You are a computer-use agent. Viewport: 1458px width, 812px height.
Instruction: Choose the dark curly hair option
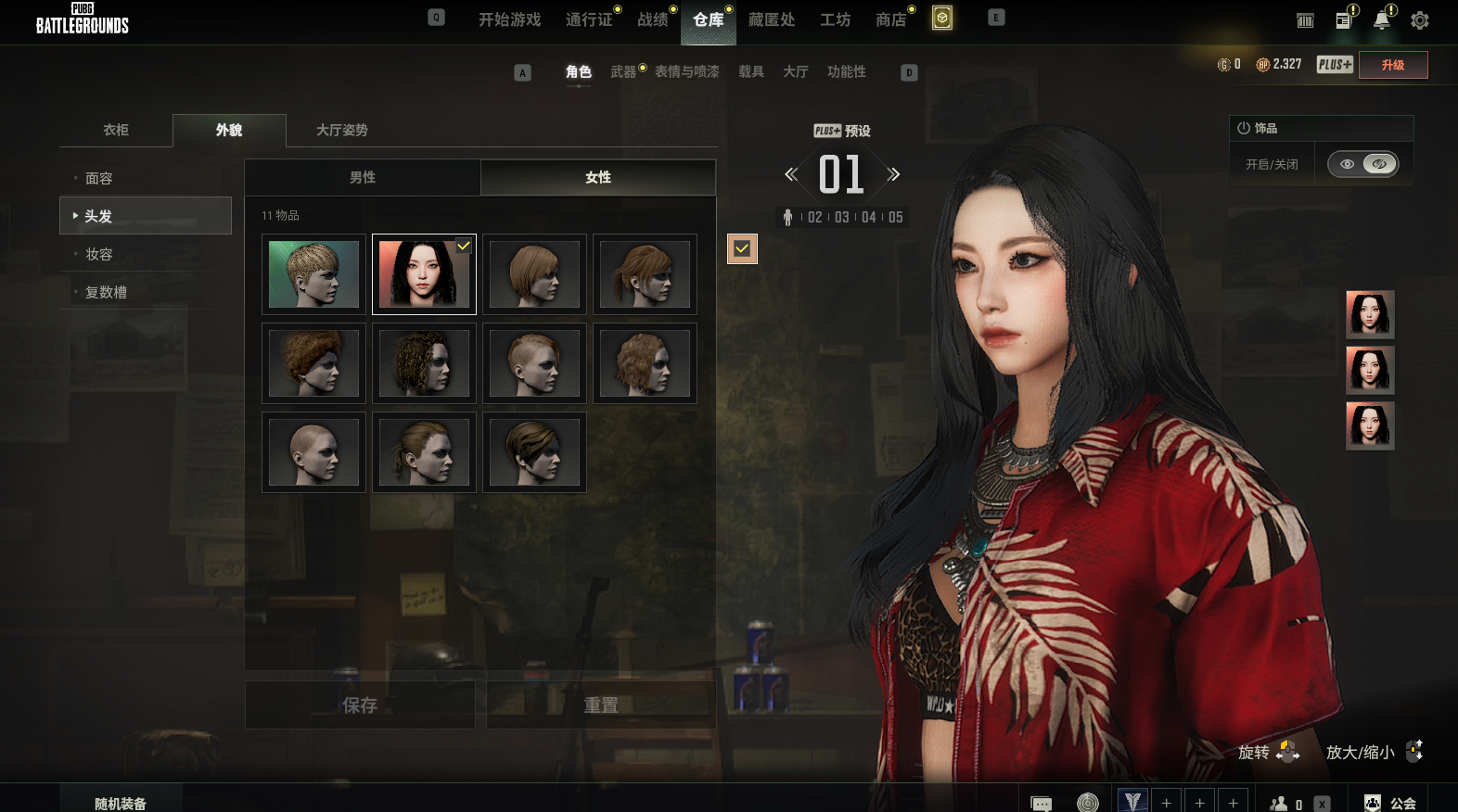(424, 363)
